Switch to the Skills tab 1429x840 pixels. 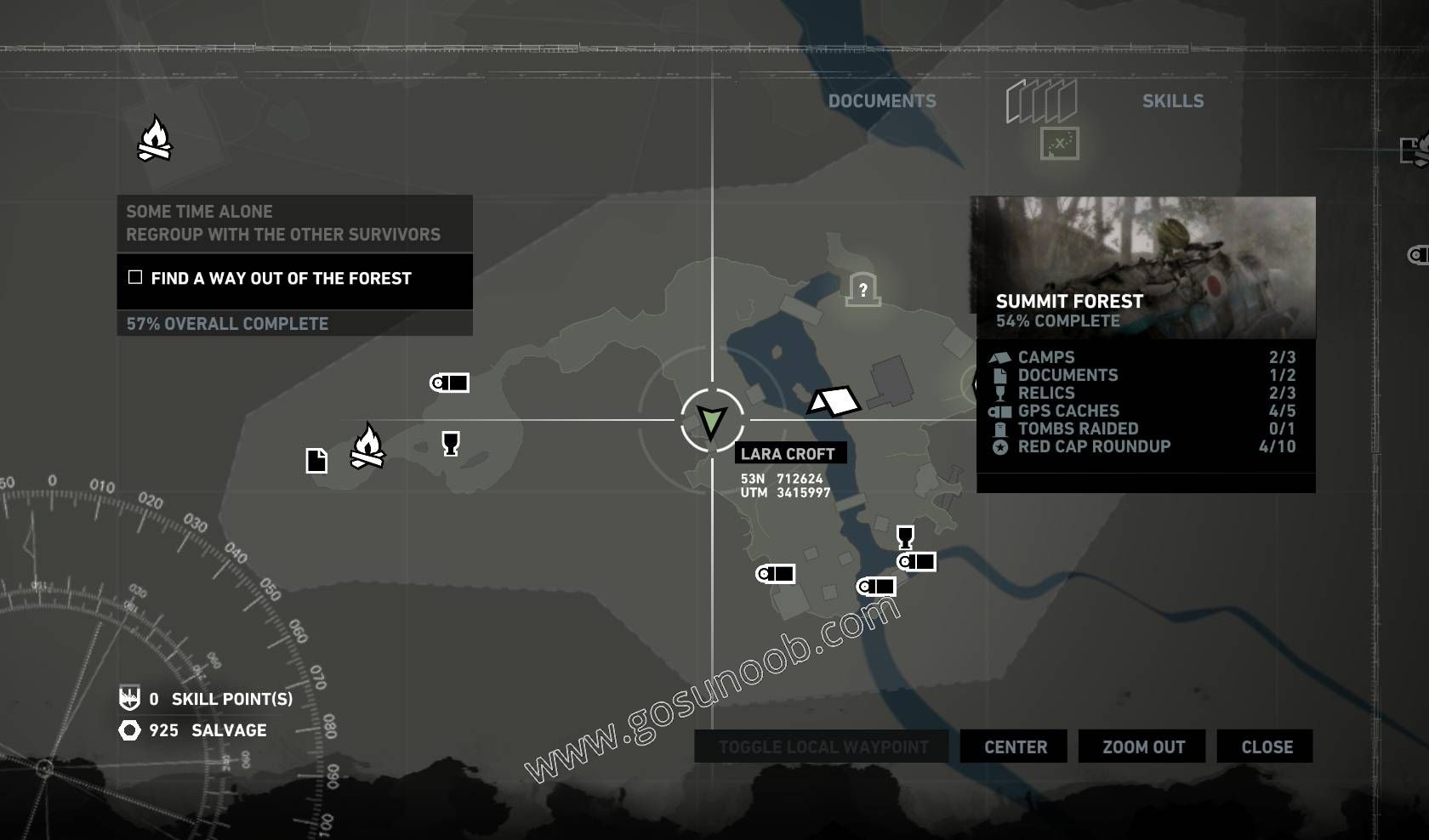1172,101
